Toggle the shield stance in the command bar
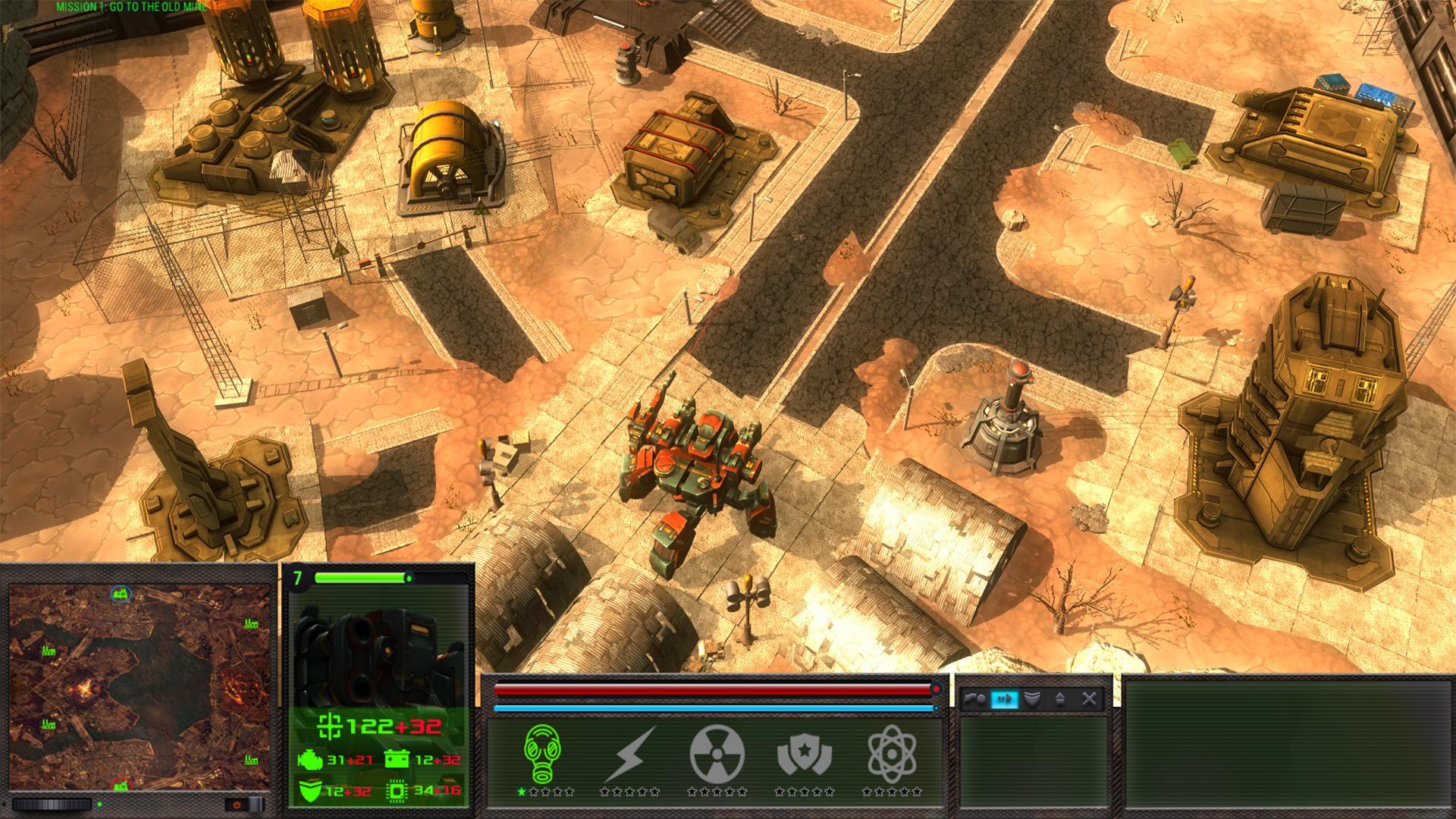Screen dimensions: 1456x819 click(1032, 698)
